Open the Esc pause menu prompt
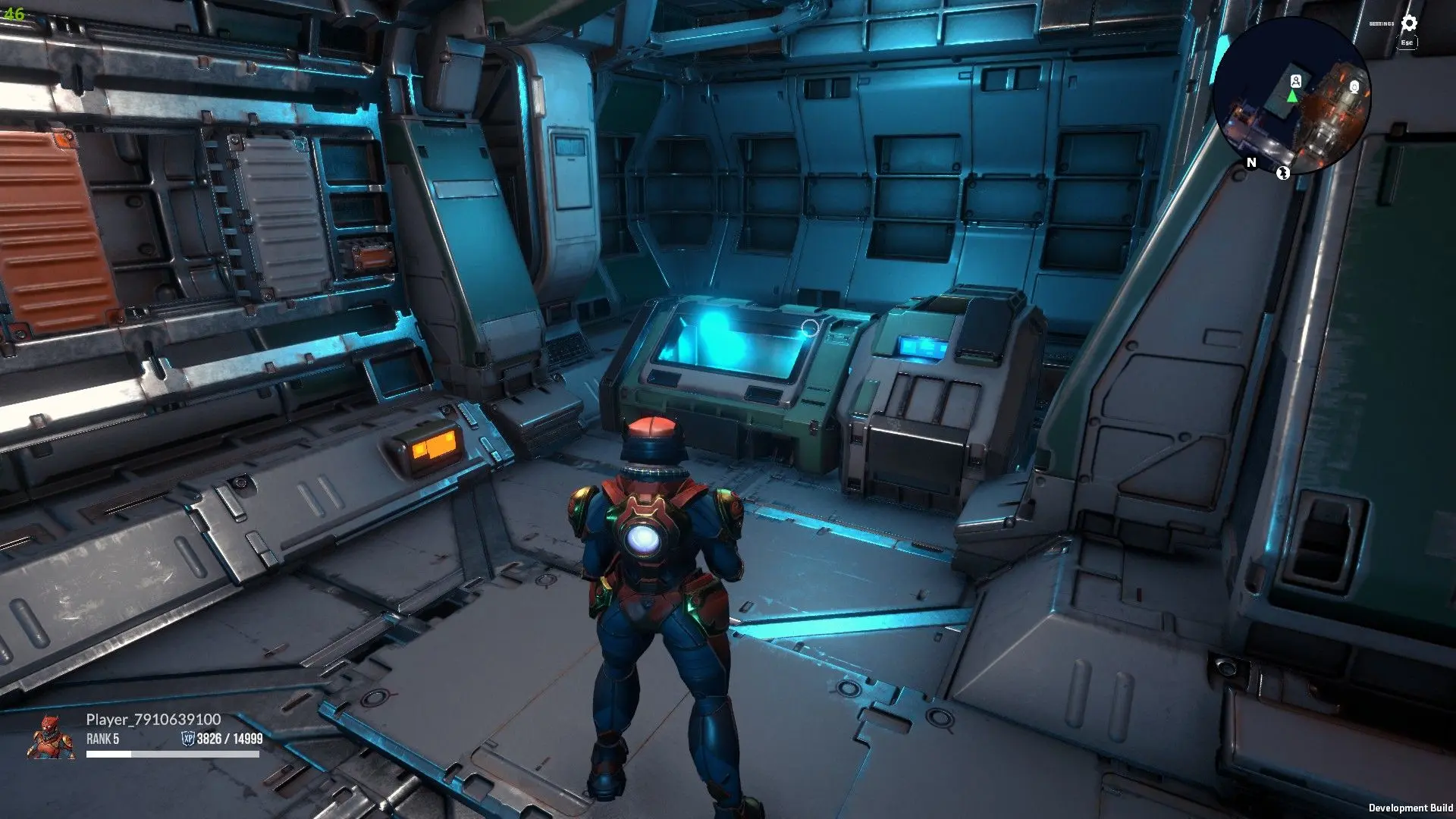The width and height of the screenshot is (1456, 819). click(1407, 43)
